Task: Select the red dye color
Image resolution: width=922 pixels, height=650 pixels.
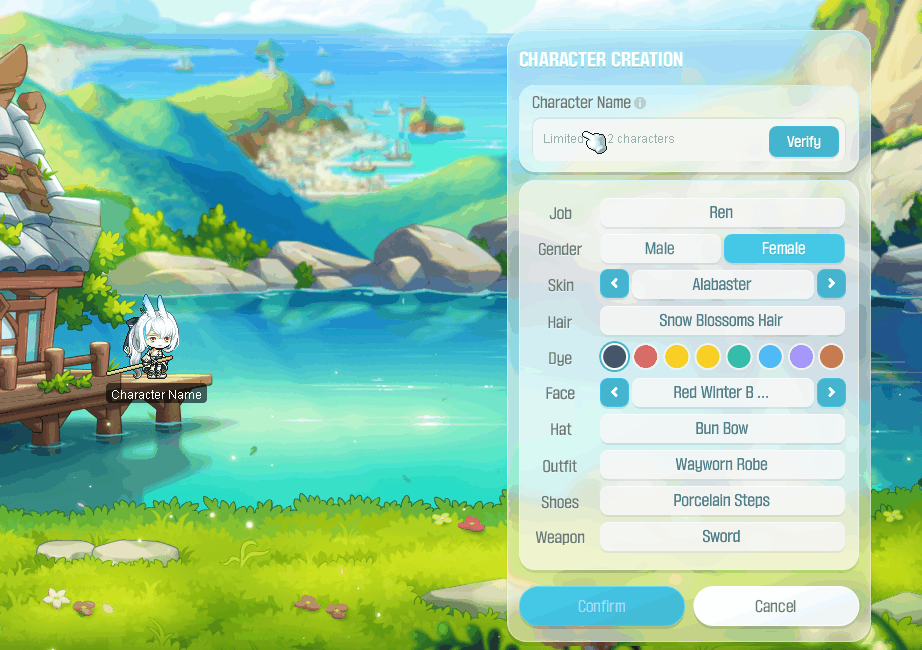Action: pyautogui.click(x=646, y=356)
